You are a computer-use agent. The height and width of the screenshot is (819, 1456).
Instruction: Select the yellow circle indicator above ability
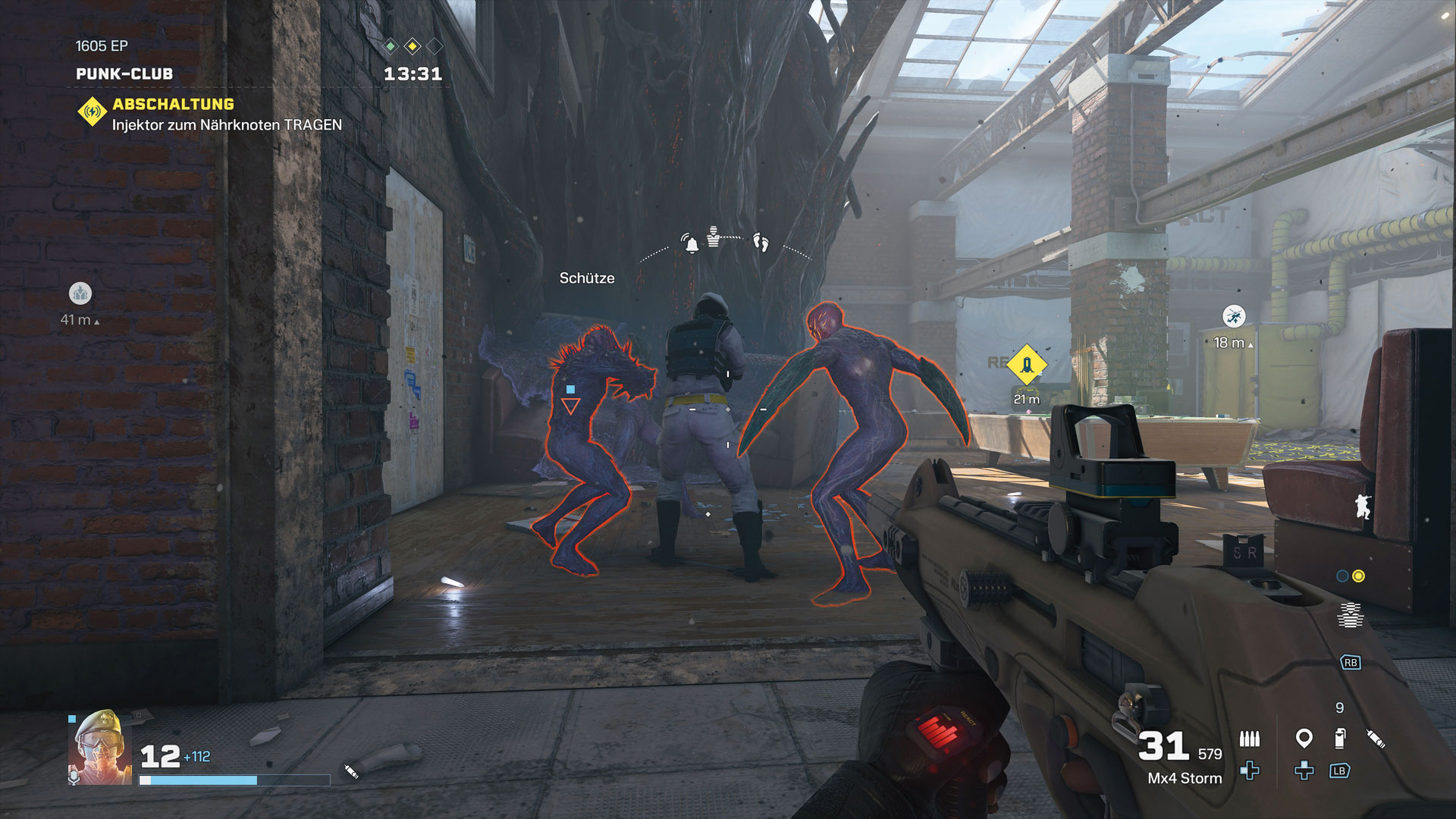point(1358,576)
